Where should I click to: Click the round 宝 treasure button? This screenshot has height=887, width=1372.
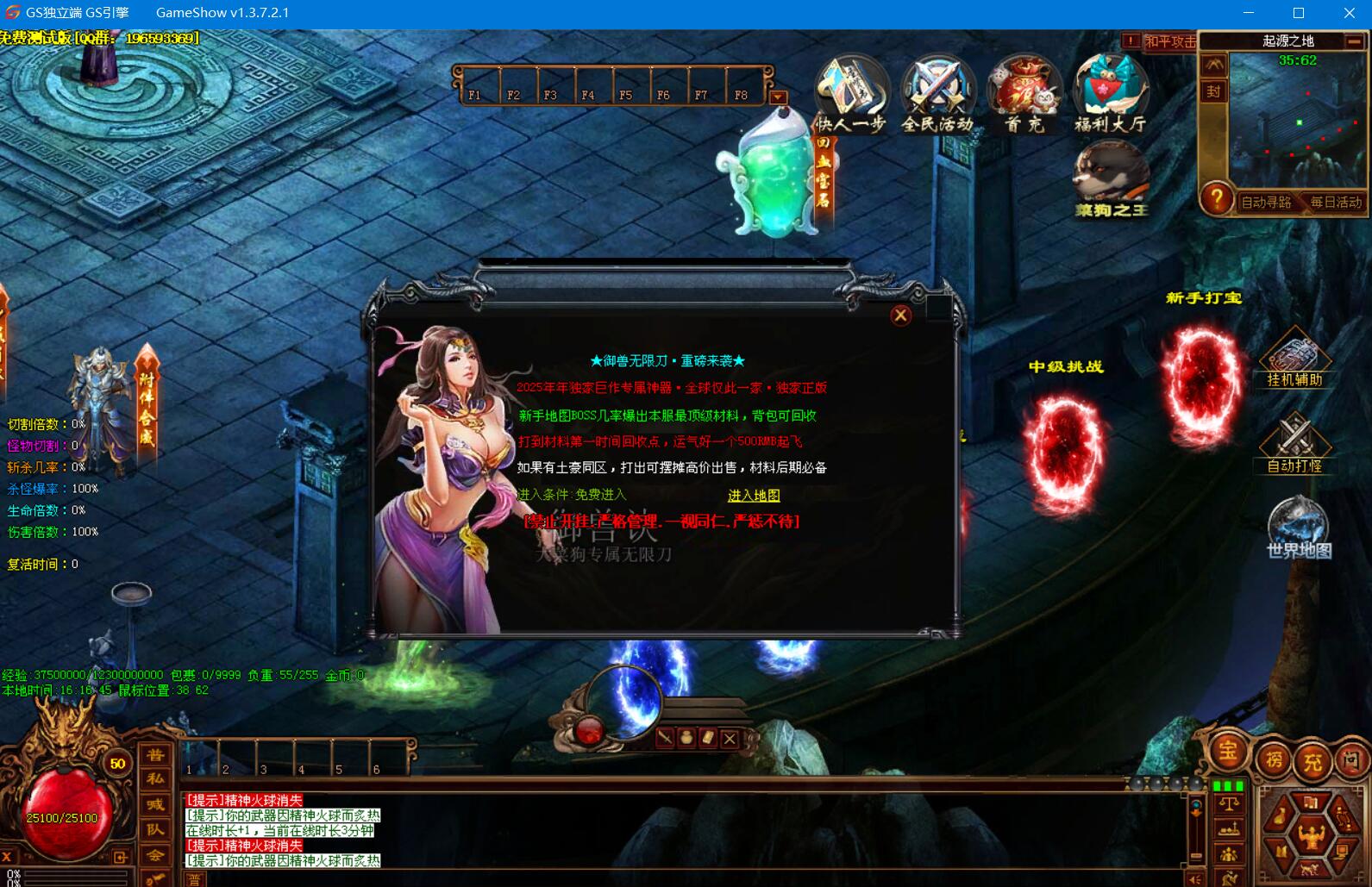1227,752
